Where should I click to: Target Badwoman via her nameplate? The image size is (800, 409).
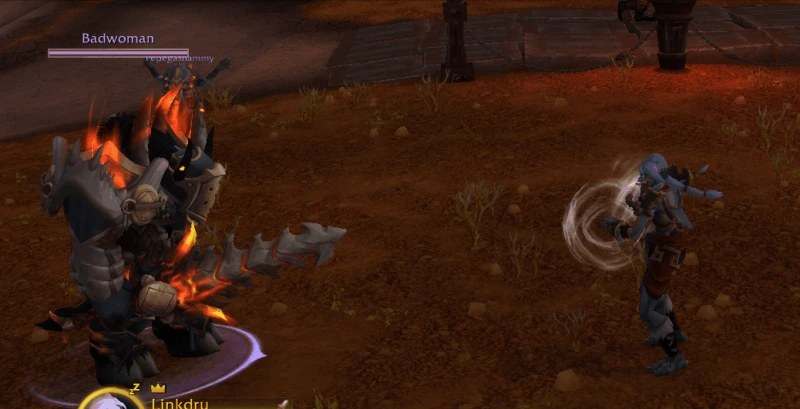tap(118, 45)
